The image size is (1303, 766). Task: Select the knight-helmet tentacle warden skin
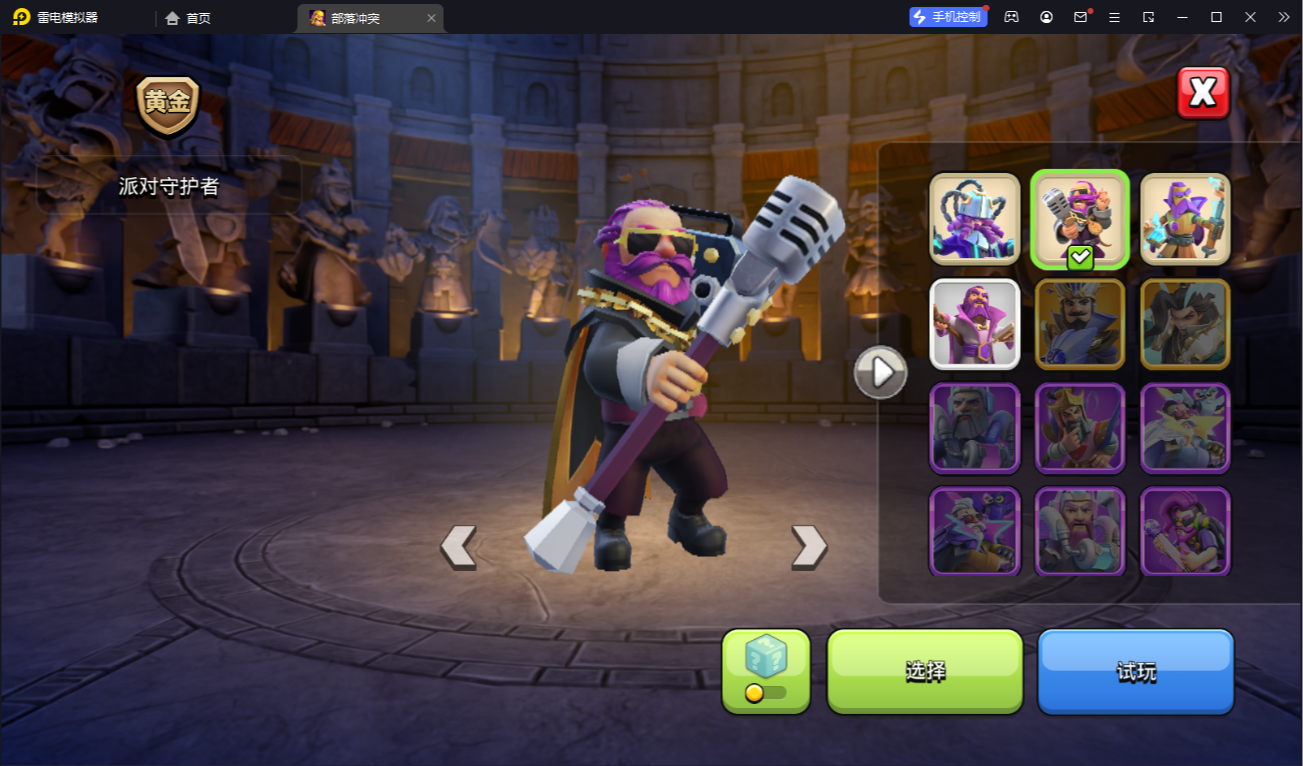click(x=975, y=219)
